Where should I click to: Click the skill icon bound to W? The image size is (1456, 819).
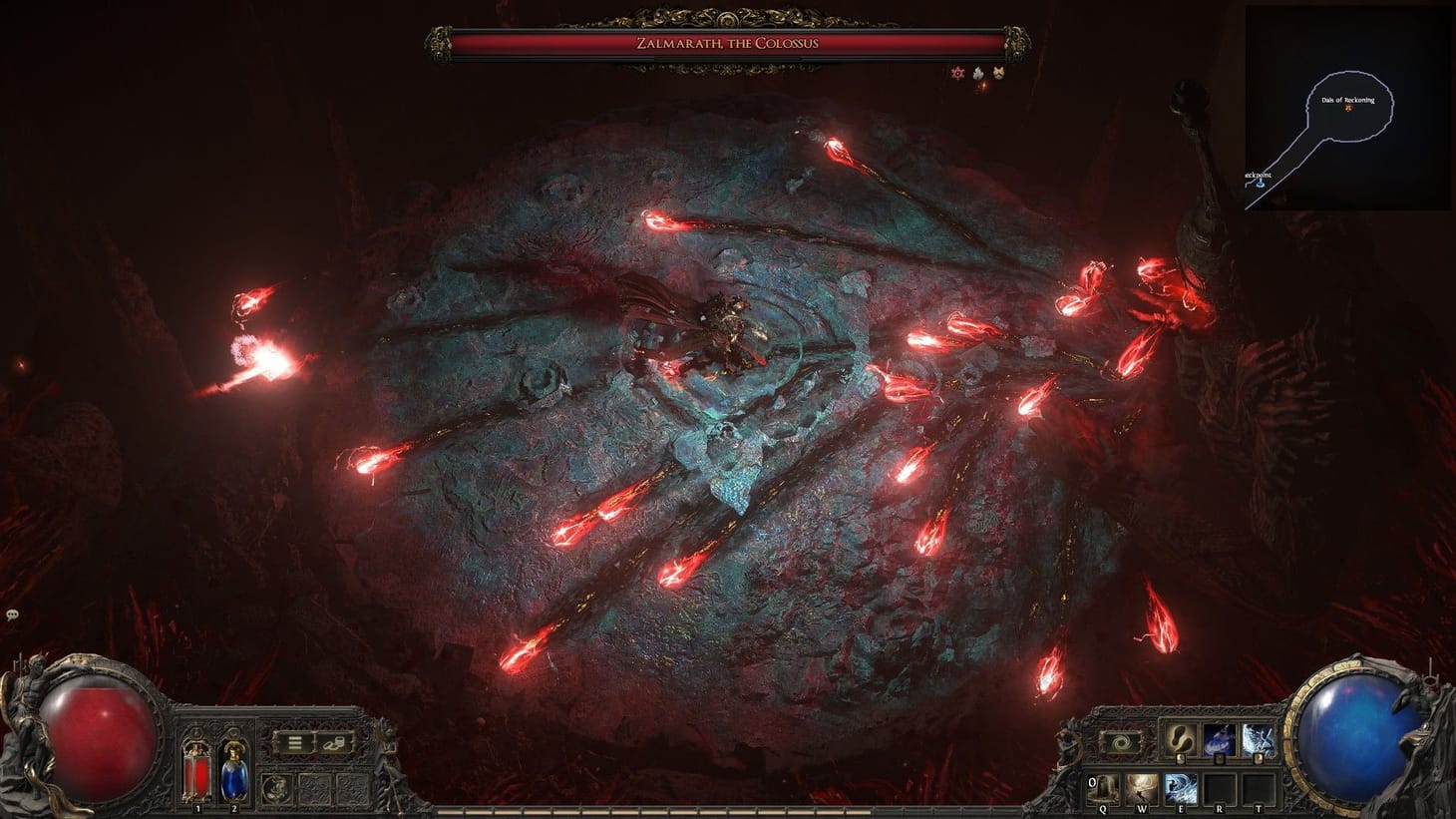pos(1143,787)
